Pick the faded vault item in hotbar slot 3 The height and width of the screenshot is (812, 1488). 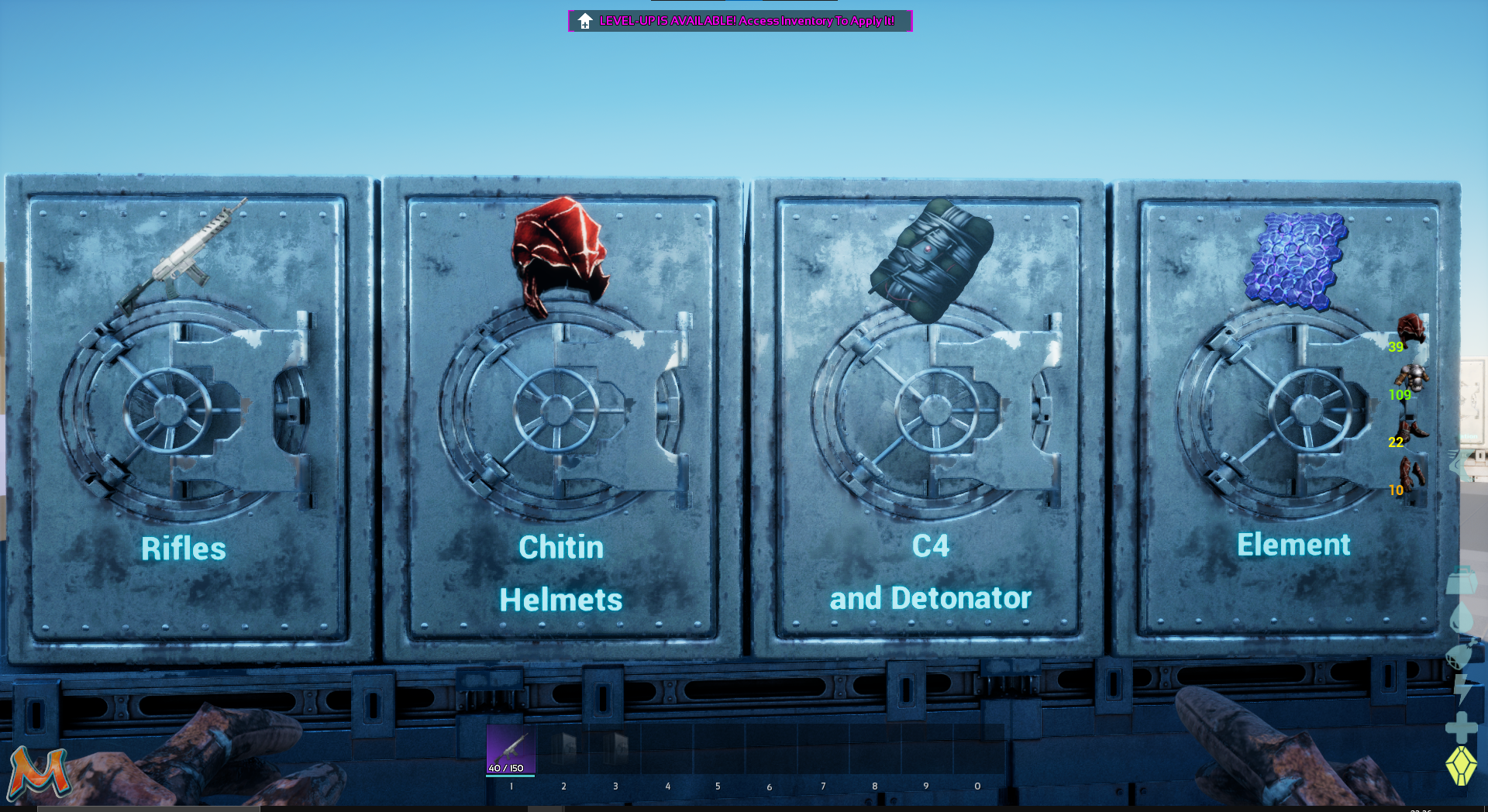(x=615, y=748)
